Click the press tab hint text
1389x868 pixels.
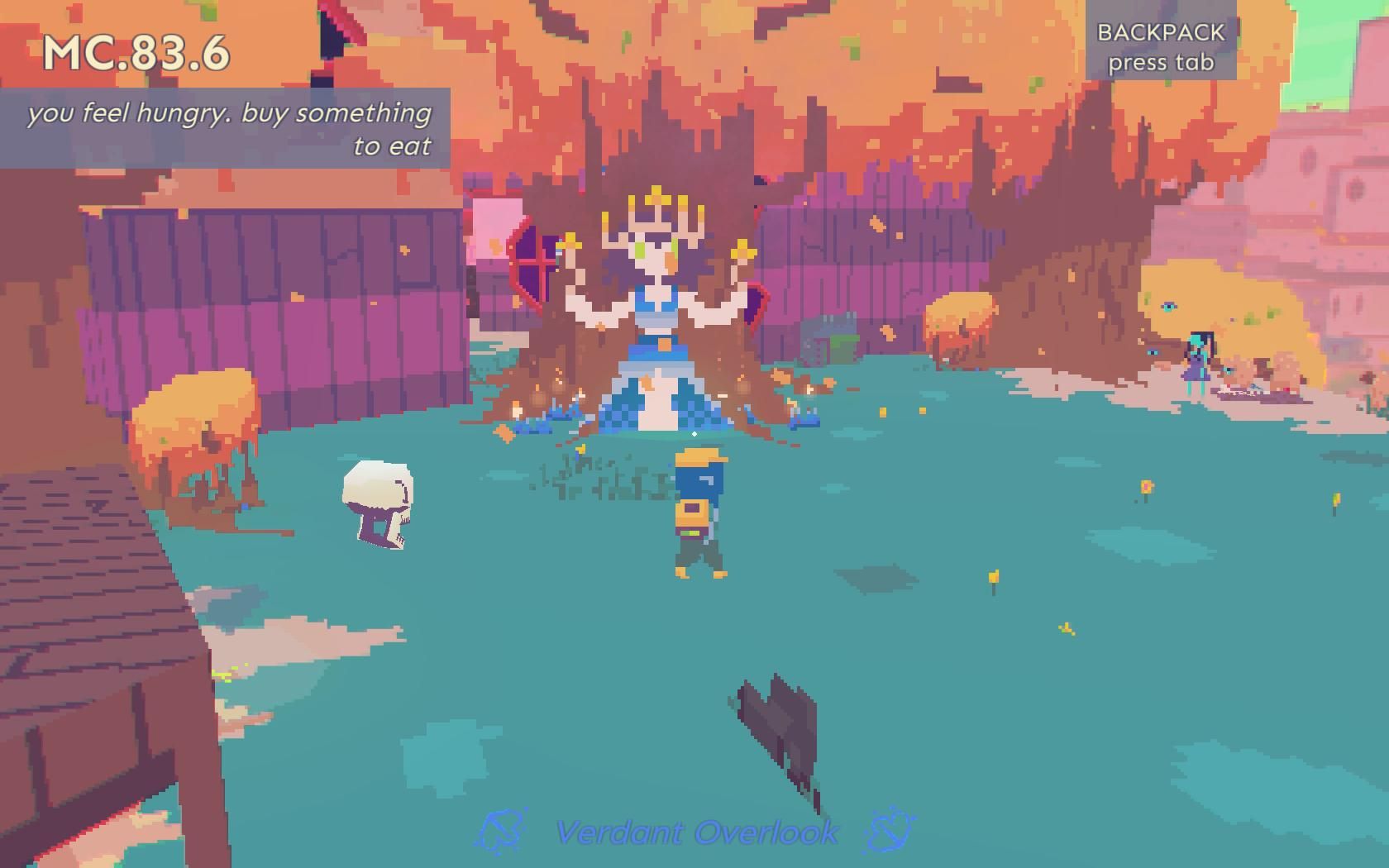click(x=1161, y=61)
